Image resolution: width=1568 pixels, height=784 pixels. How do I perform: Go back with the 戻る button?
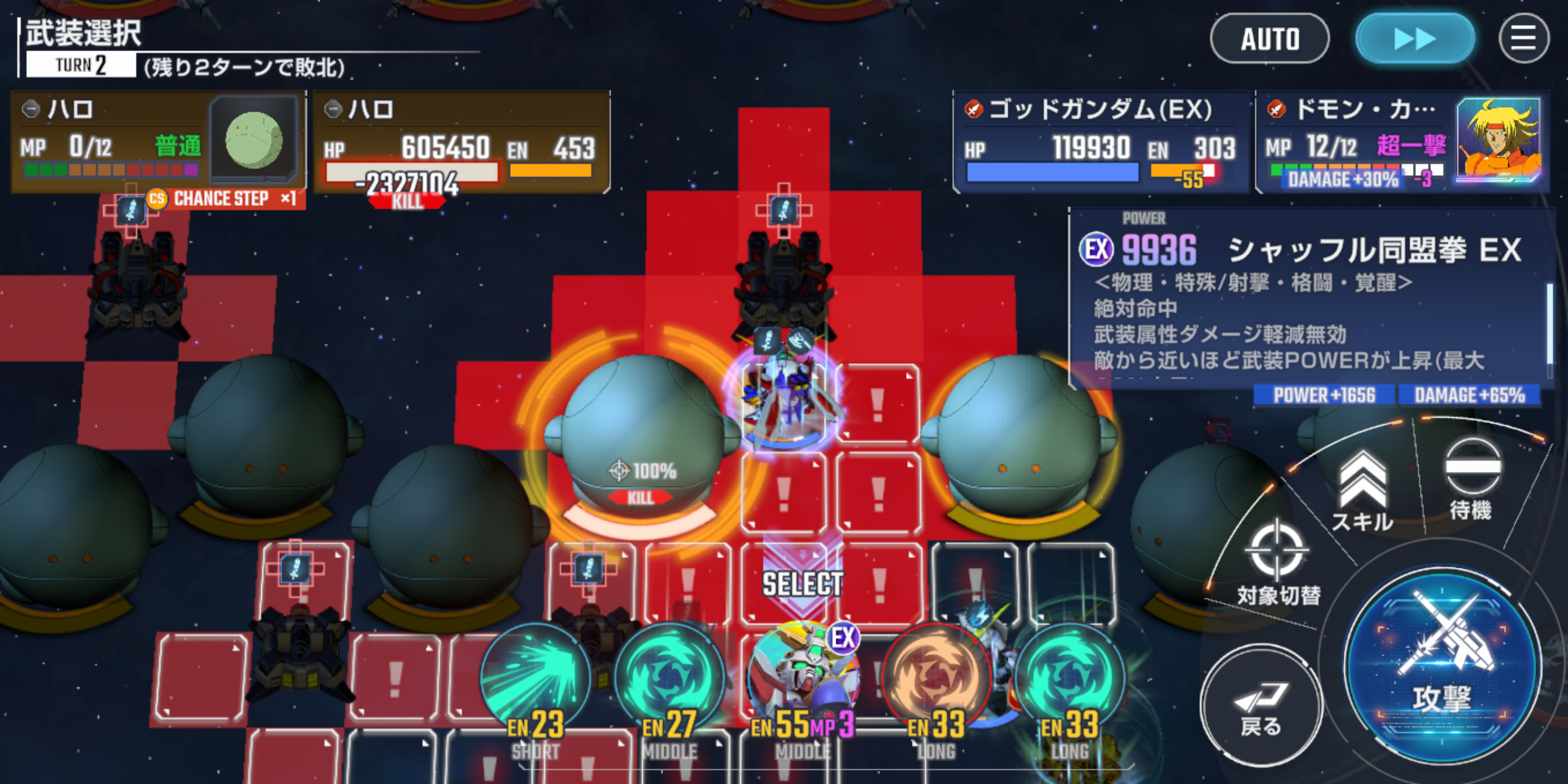pos(1260,706)
